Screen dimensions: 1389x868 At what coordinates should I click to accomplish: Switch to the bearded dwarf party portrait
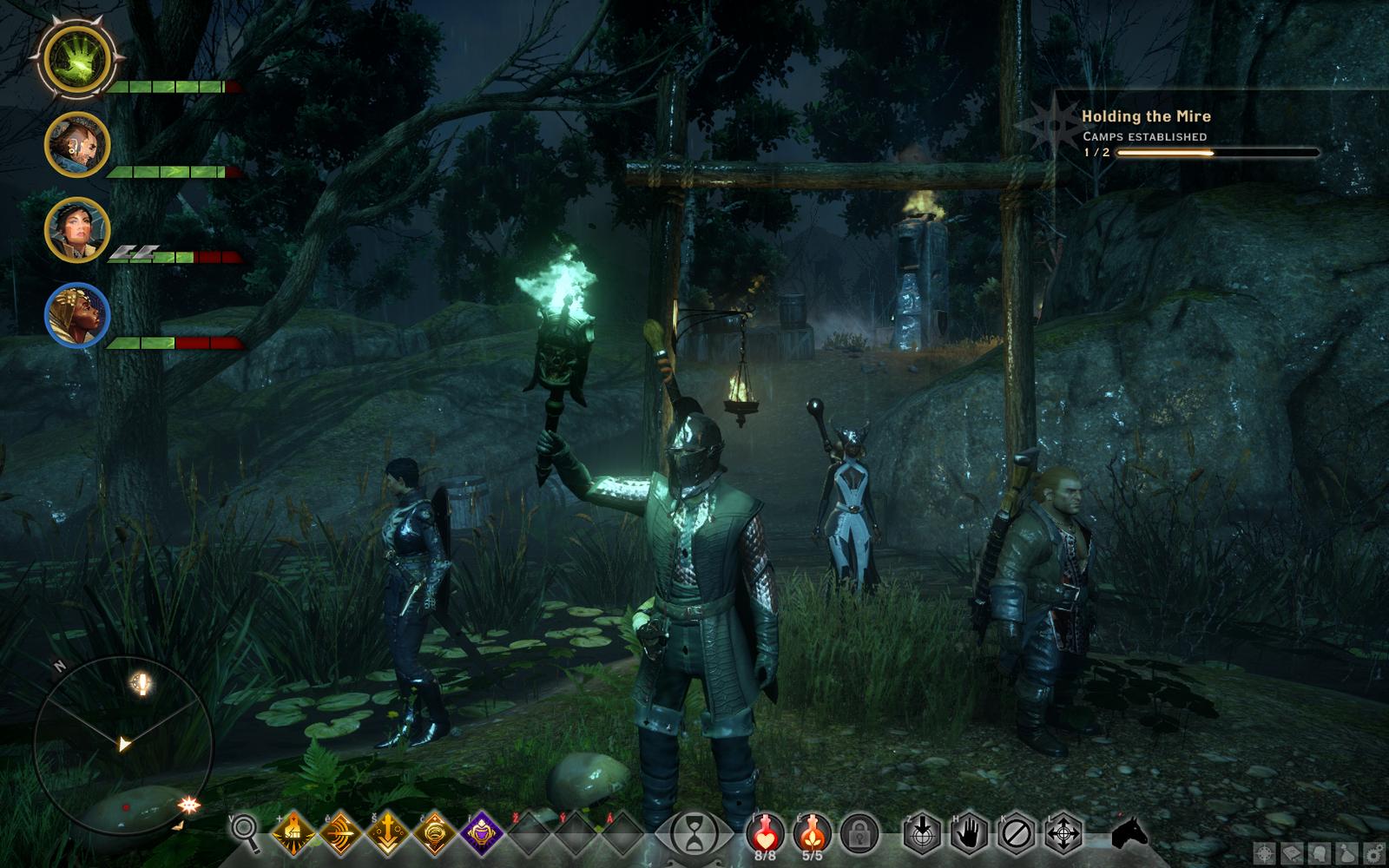[77, 144]
